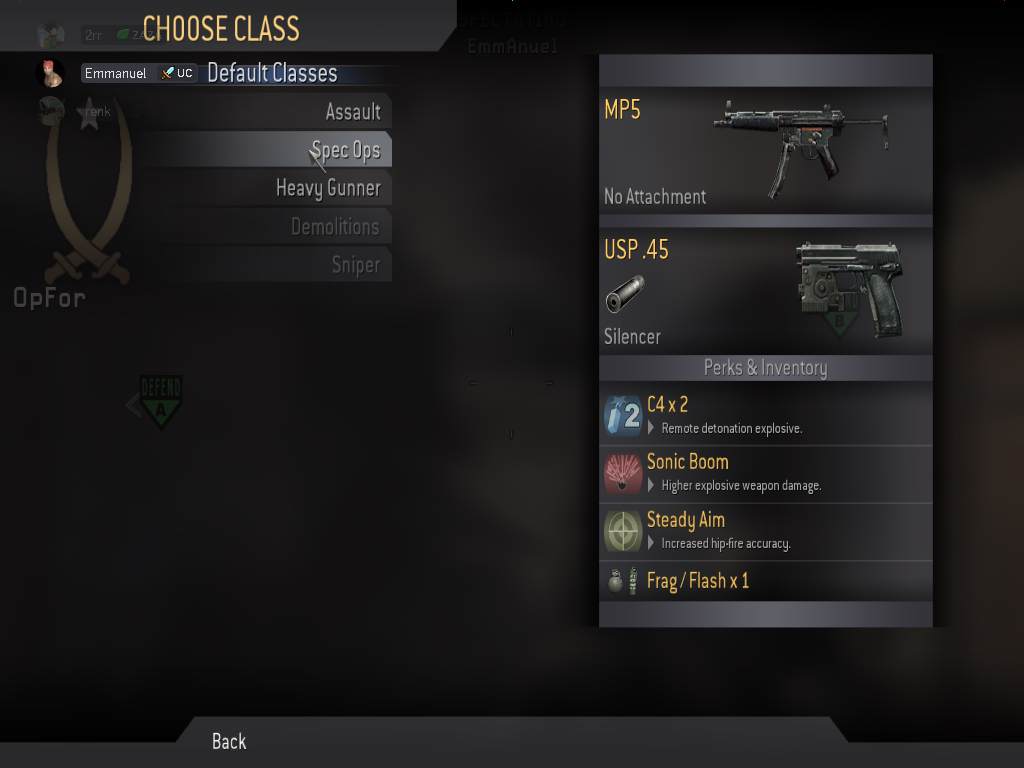The image size is (1024, 768).
Task: Choose the greyed-out Sniper class
Action: click(x=355, y=264)
